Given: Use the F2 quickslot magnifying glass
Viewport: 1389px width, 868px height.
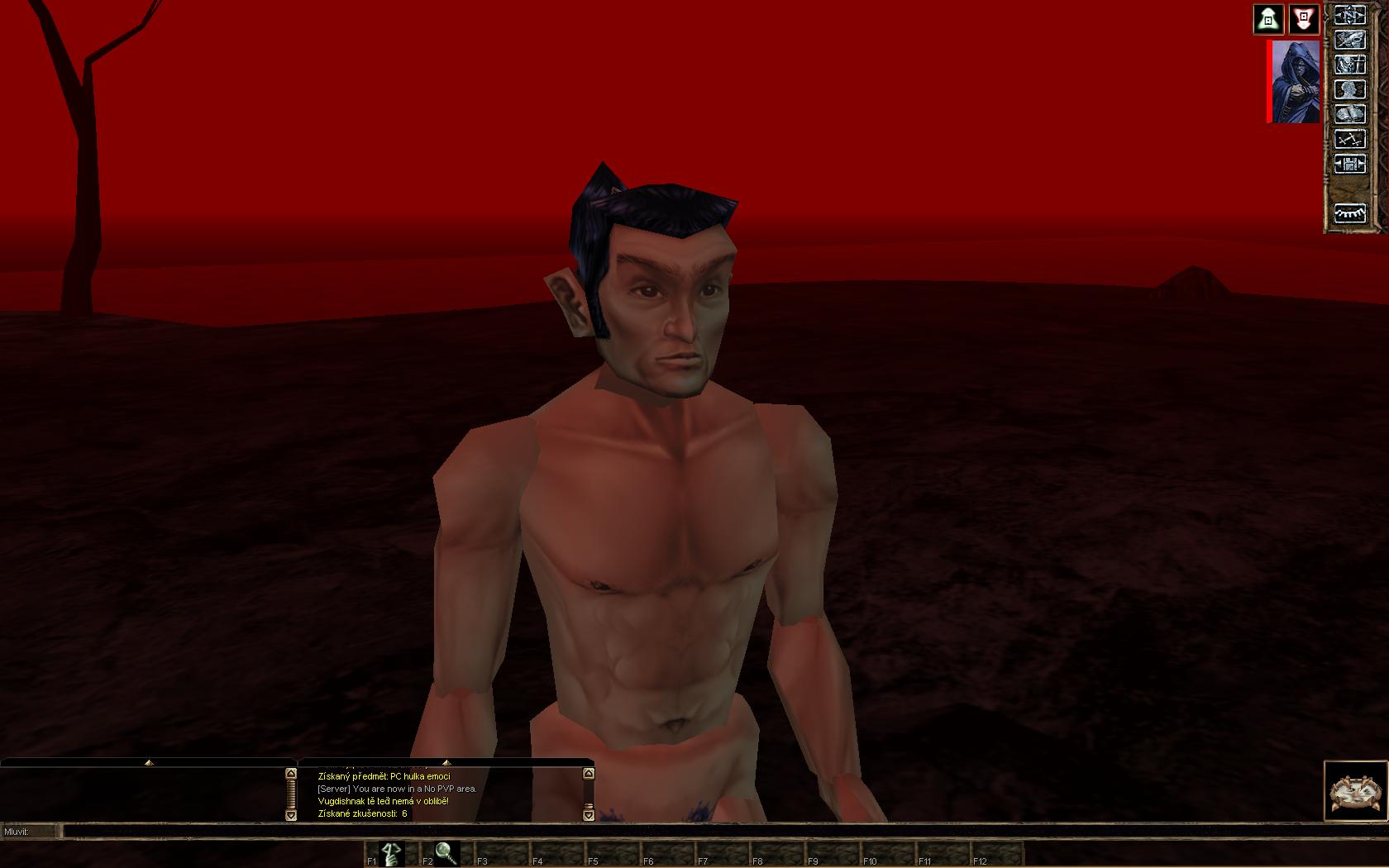Looking at the screenshot, I should pos(446,852).
